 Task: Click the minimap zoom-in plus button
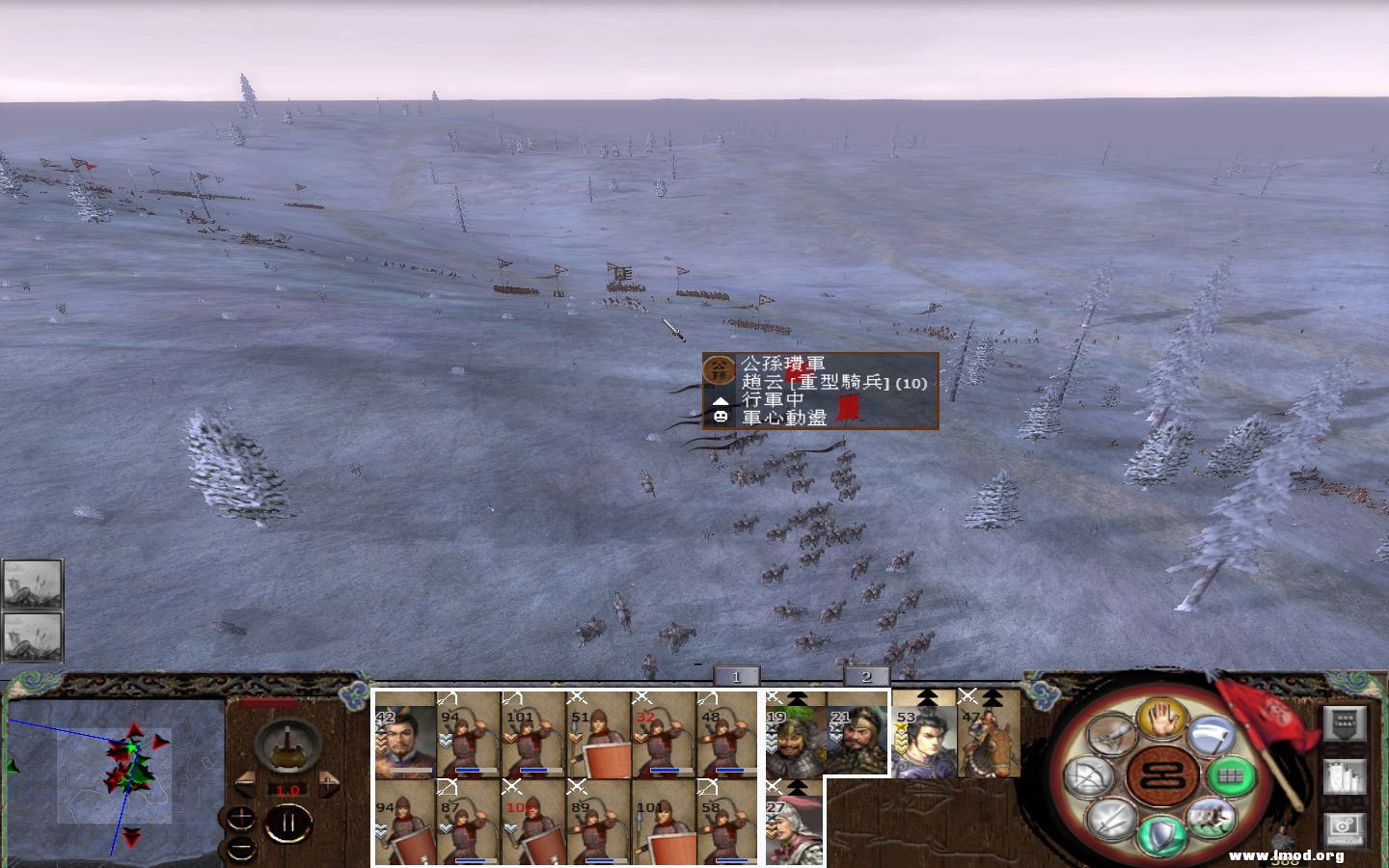click(240, 818)
